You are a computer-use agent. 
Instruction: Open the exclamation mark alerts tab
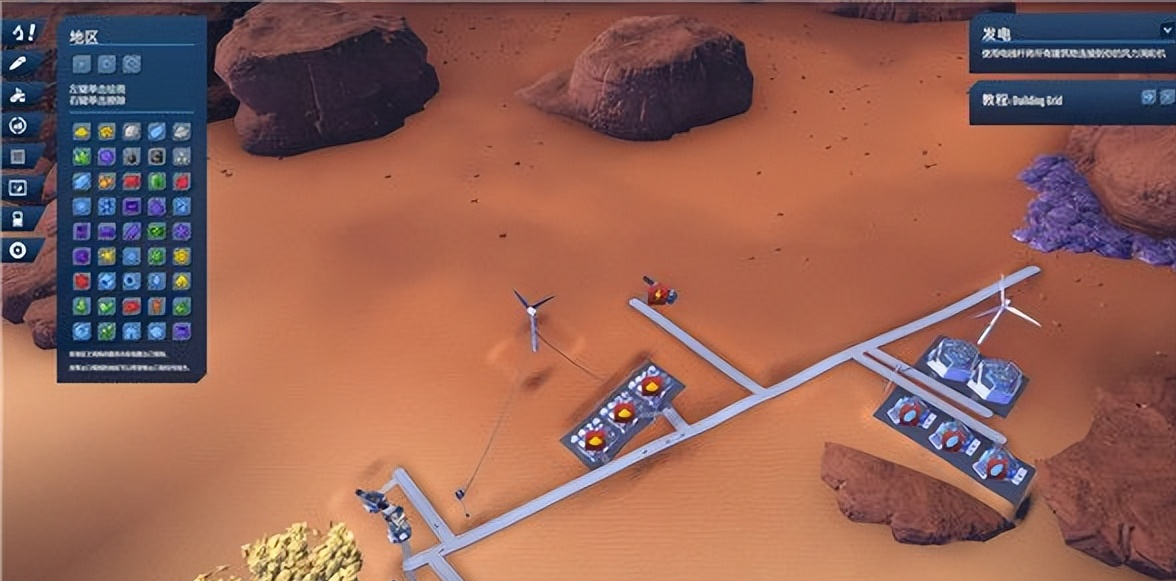coord(23,32)
